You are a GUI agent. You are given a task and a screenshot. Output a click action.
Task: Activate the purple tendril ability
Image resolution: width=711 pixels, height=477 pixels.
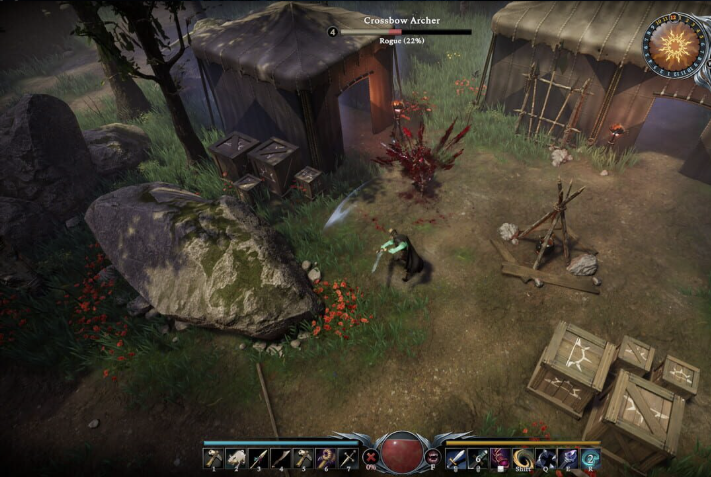click(x=501, y=458)
